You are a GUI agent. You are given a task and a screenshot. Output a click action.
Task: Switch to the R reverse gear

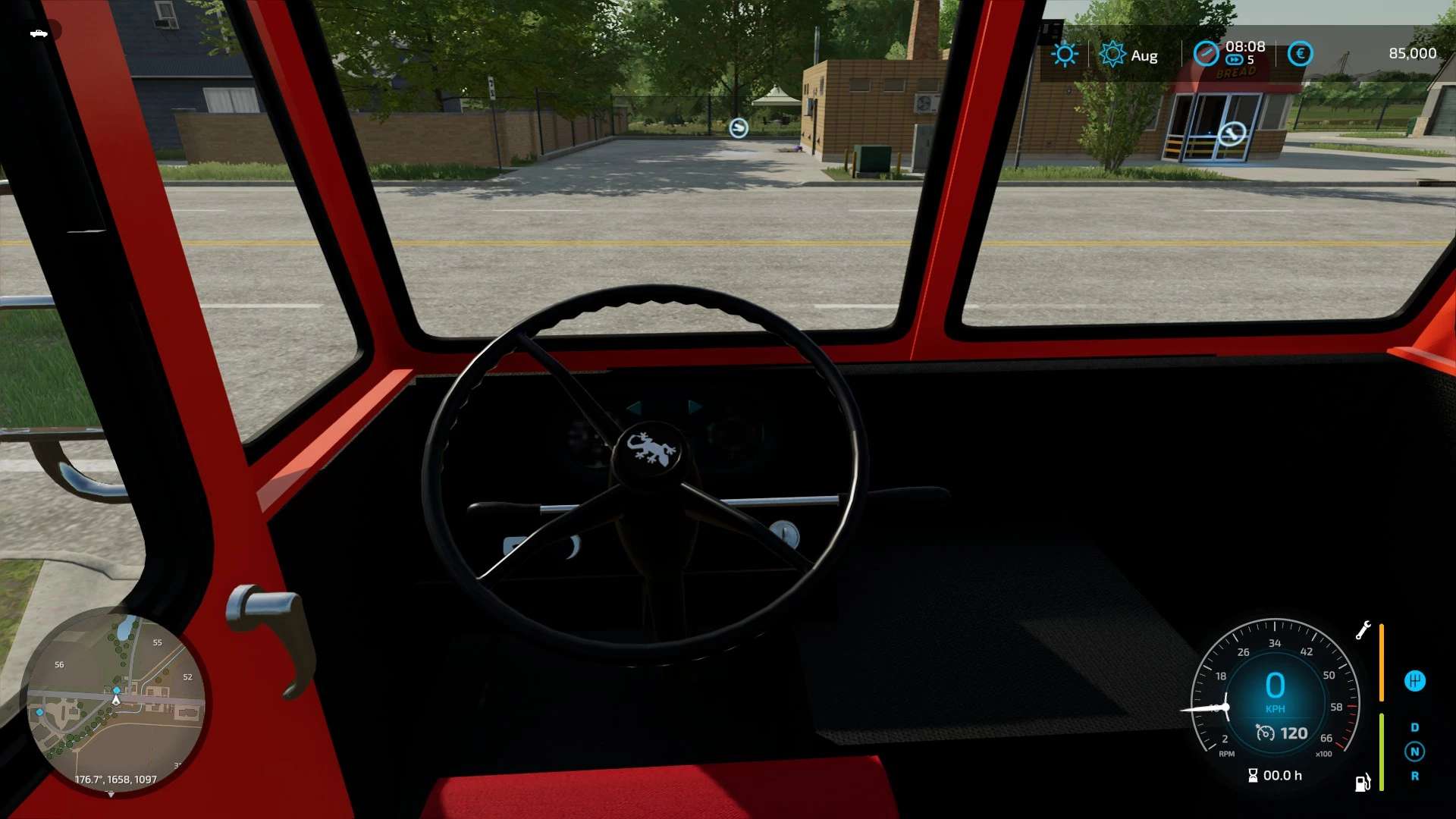click(x=1414, y=776)
